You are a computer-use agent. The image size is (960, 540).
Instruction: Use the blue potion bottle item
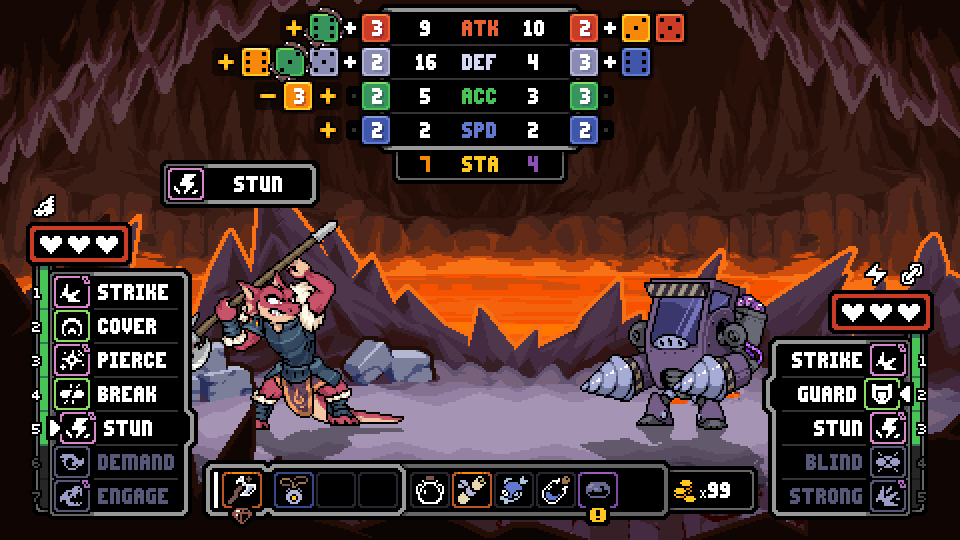click(x=556, y=490)
